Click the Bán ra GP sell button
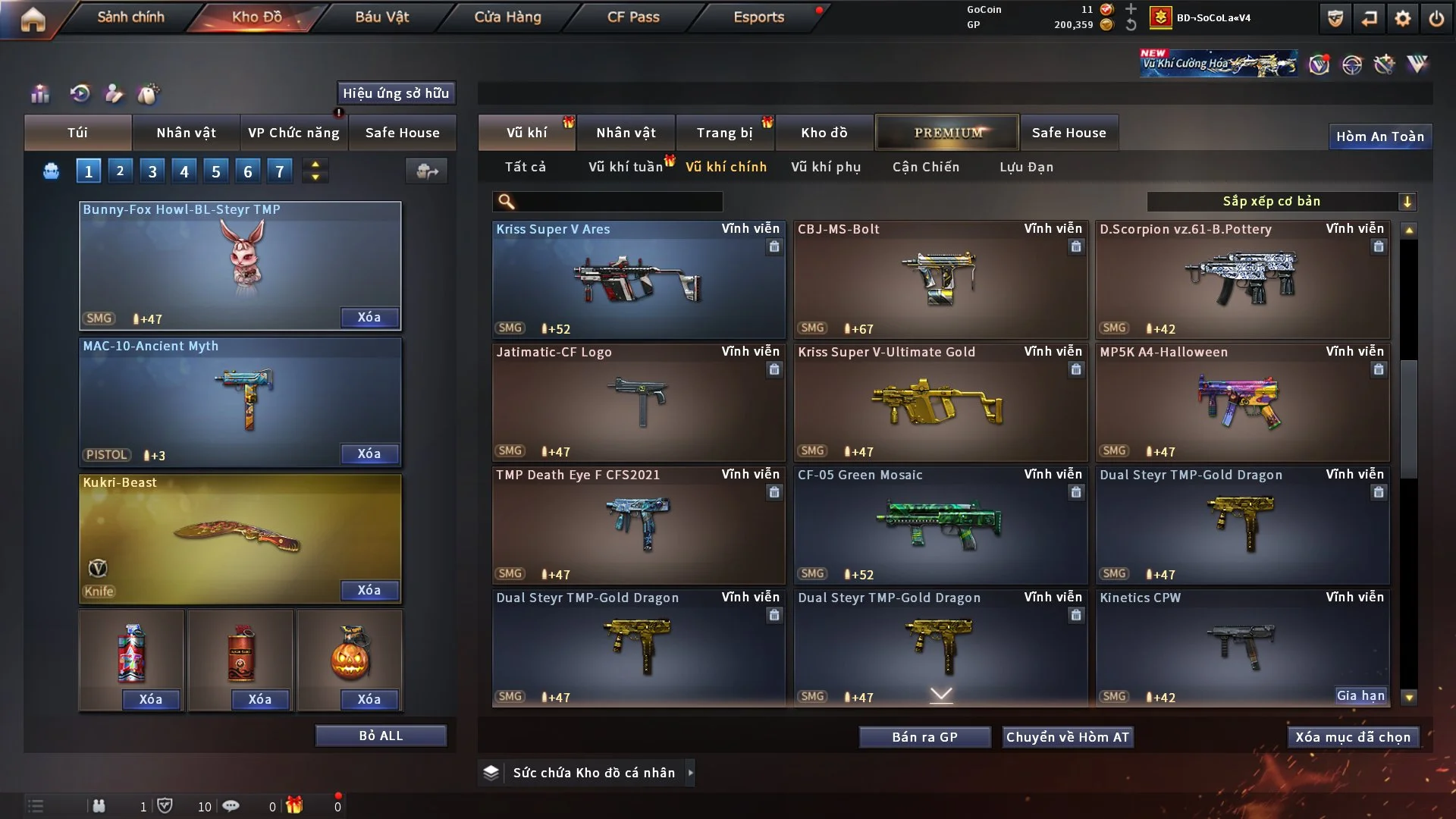Screen dimensions: 1456x819 (924, 737)
